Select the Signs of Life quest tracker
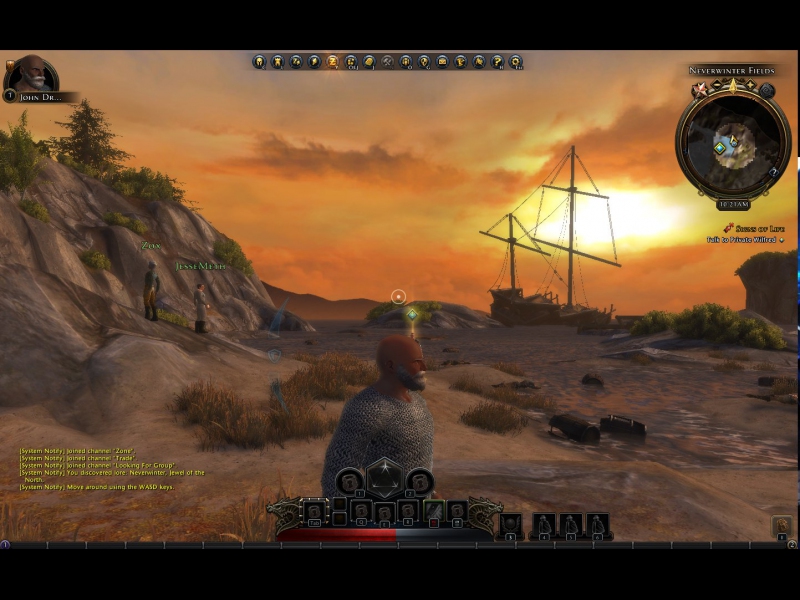This screenshot has width=800, height=600. (750, 228)
